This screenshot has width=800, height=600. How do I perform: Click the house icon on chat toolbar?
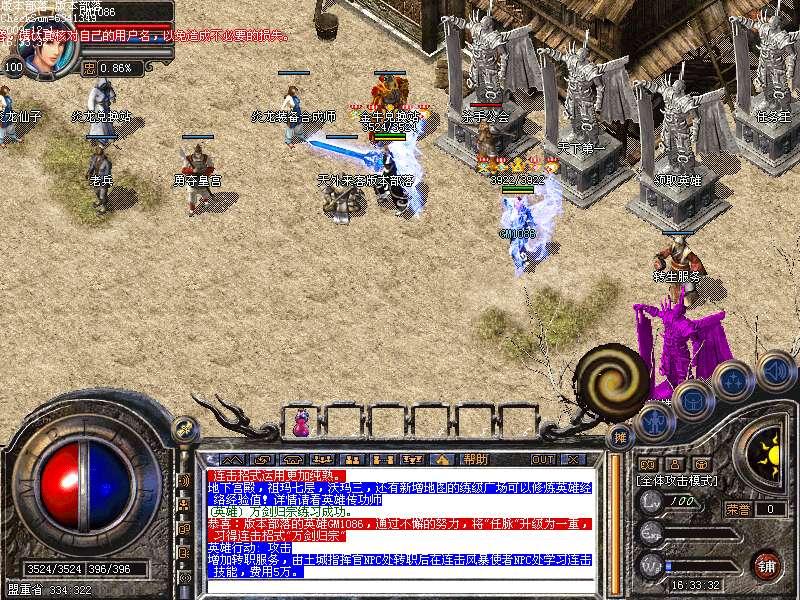442,459
